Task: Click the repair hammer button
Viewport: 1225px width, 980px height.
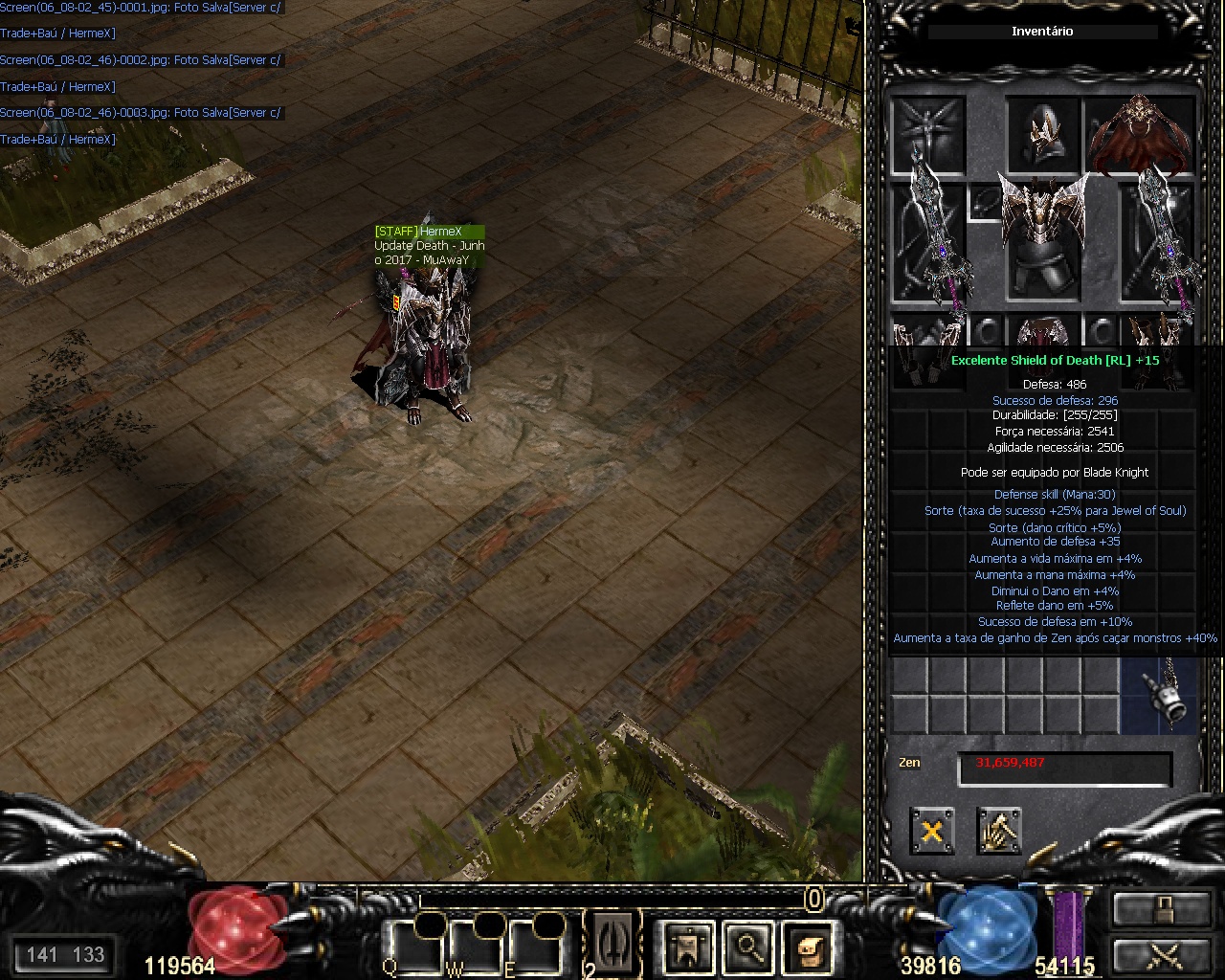Action: click(x=999, y=831)
